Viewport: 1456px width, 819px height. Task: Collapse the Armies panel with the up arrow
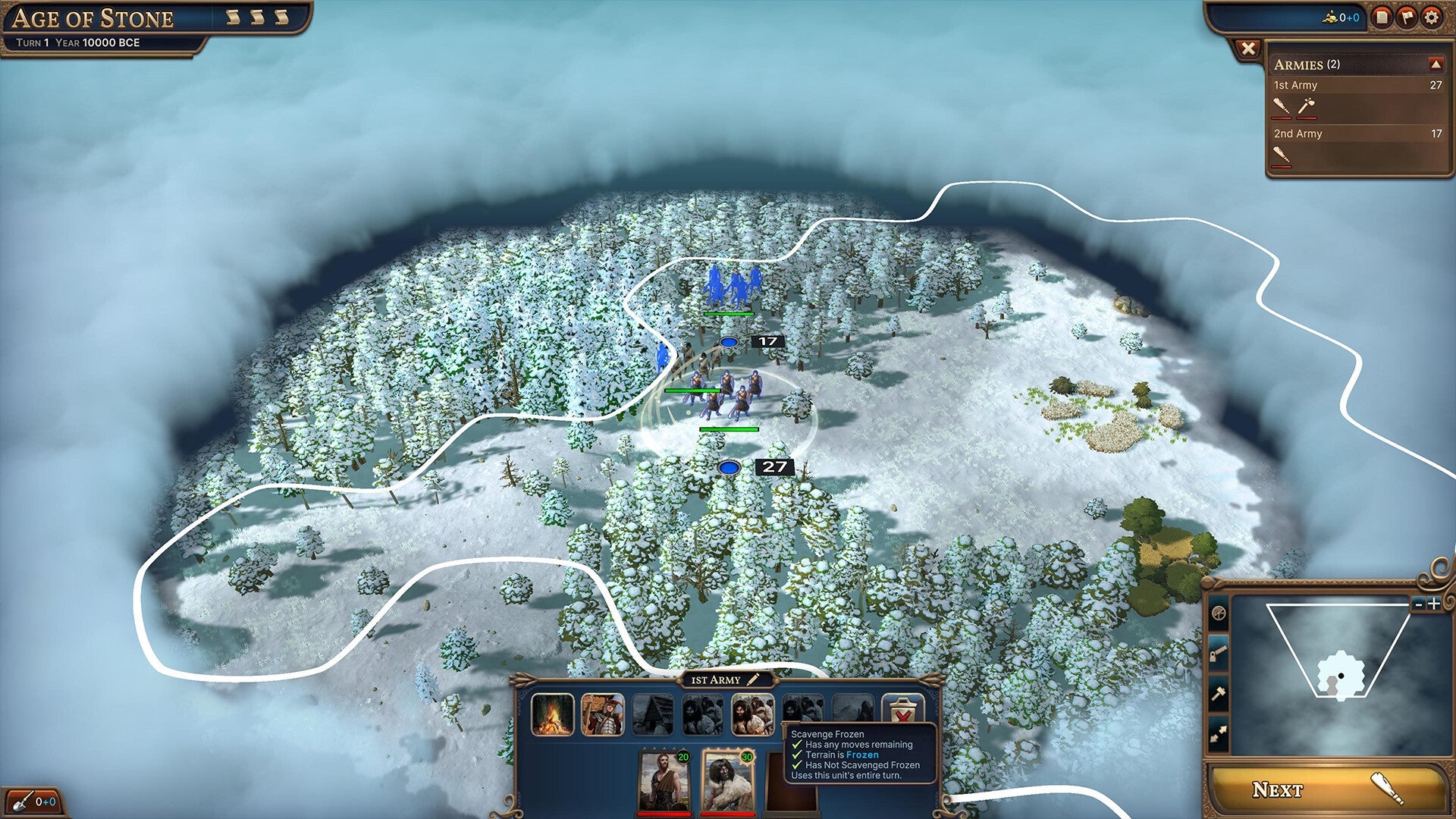tap(1438, 65)
